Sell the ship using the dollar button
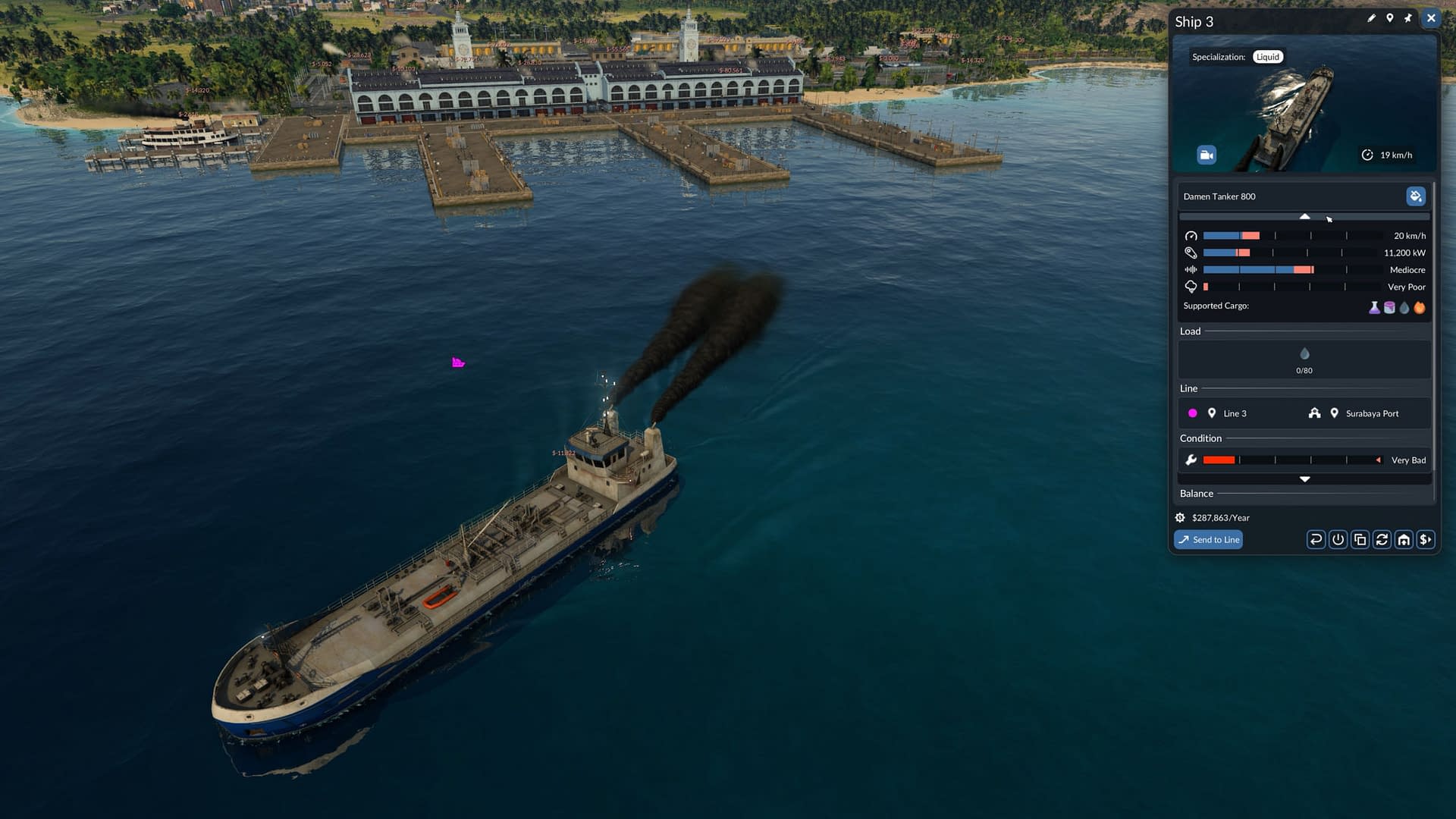This screenshot has width=1456, height=819. click(x=1426, y=540)
